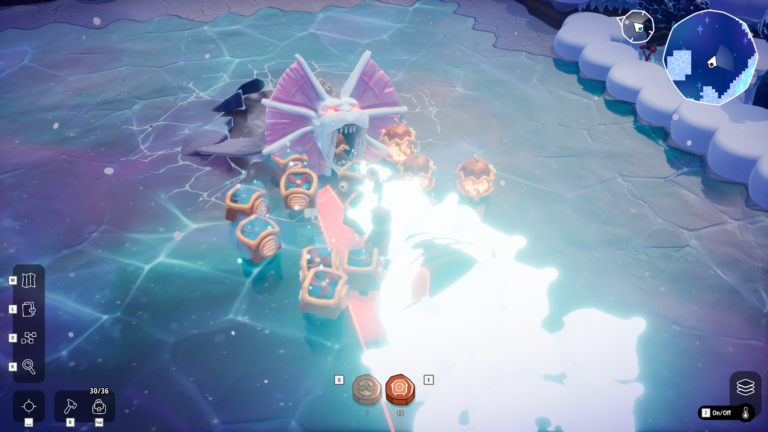The height and width of the screenshot is (432, 768).
Task: Select the faded brown golem token
Action: [367, 389]
